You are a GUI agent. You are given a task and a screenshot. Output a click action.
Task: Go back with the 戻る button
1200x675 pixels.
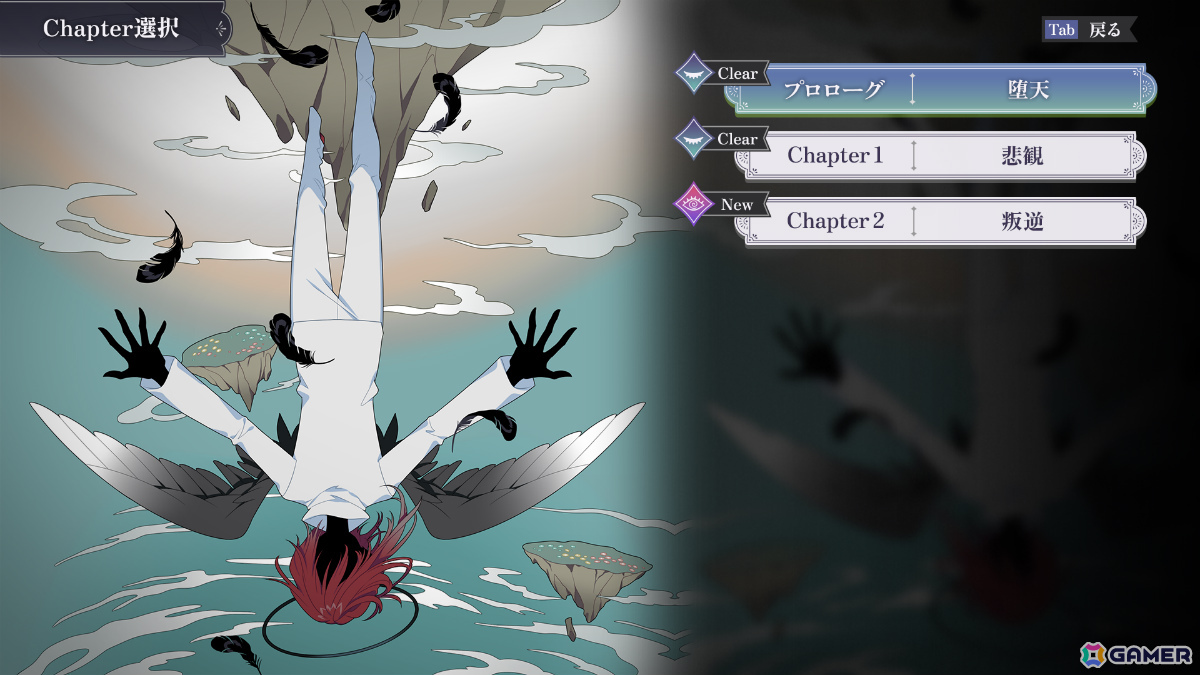point(1089,30)
